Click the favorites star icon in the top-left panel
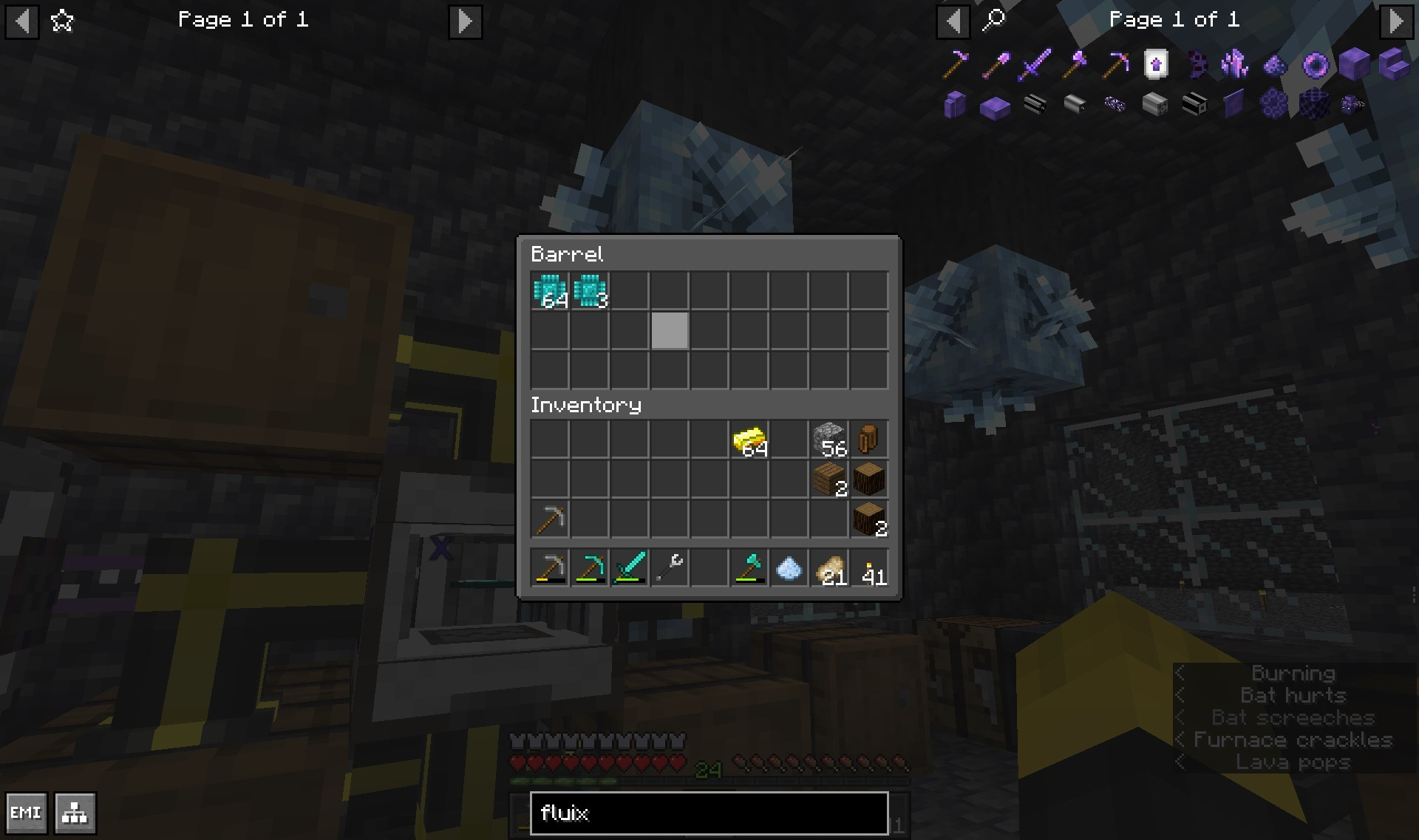 coord(62,21)
